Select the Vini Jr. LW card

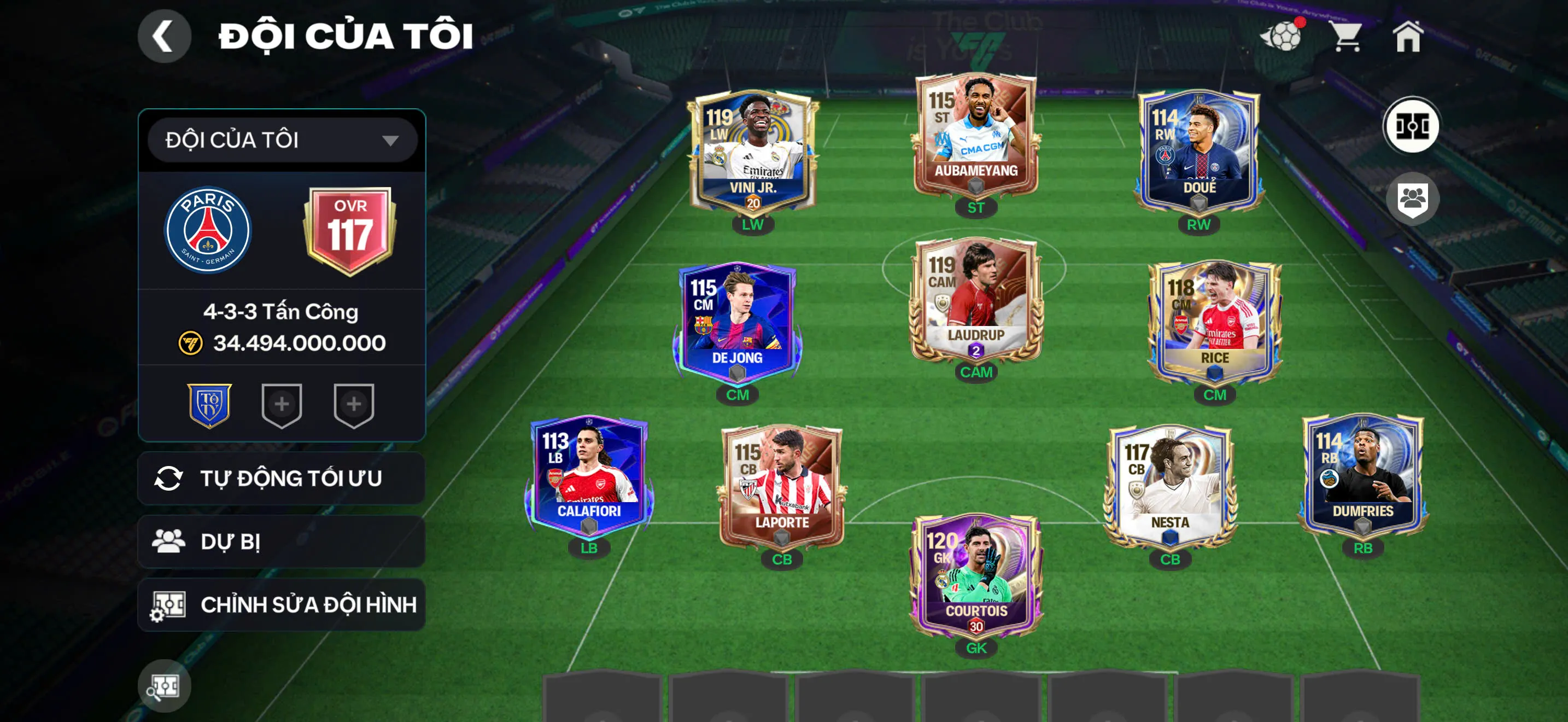(753, 152)
